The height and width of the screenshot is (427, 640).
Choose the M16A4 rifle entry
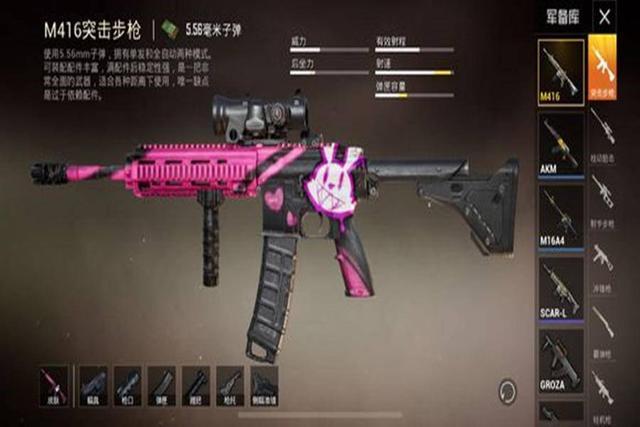click(560, 217)
